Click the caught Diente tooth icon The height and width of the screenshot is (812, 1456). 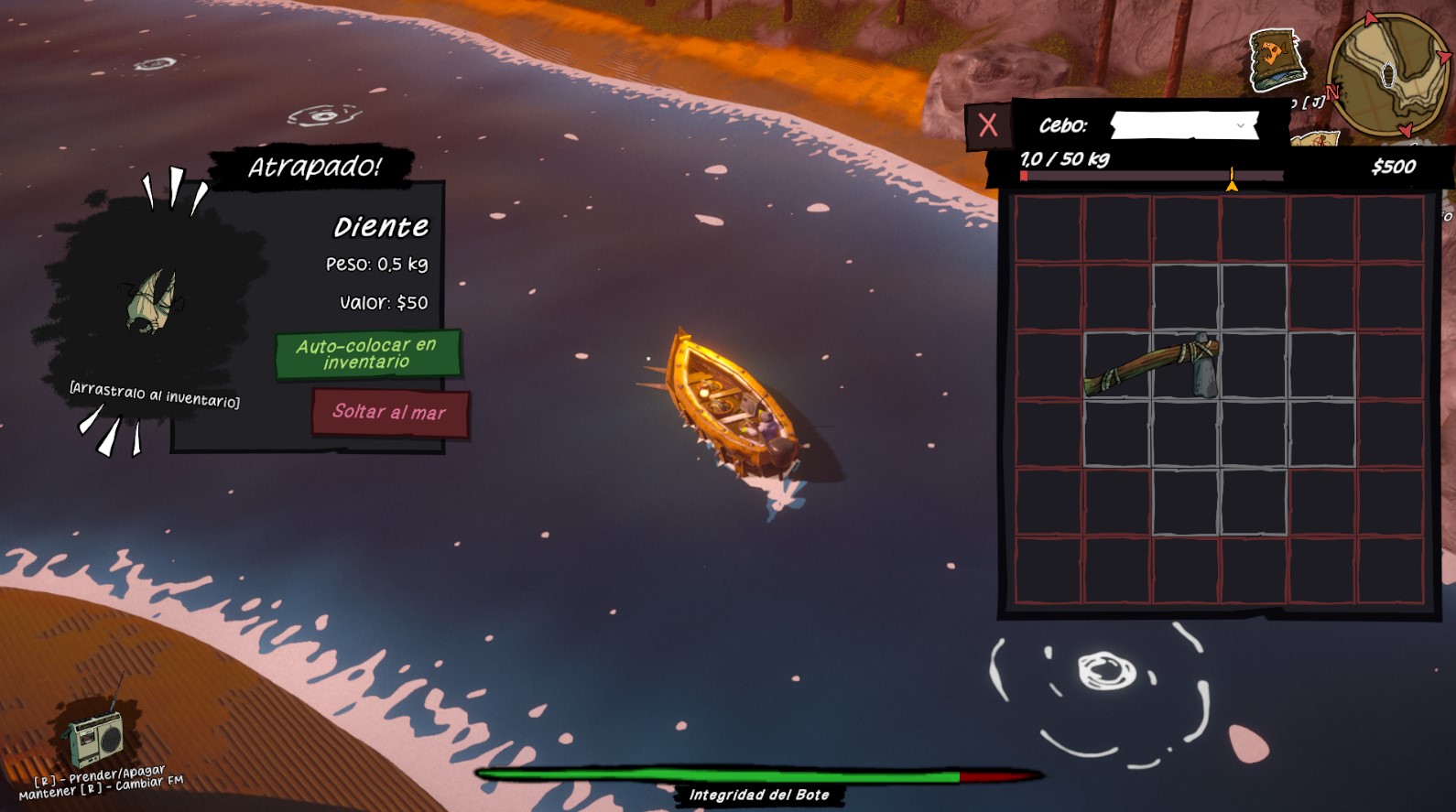pyautogui.click(x=152, y=300)
